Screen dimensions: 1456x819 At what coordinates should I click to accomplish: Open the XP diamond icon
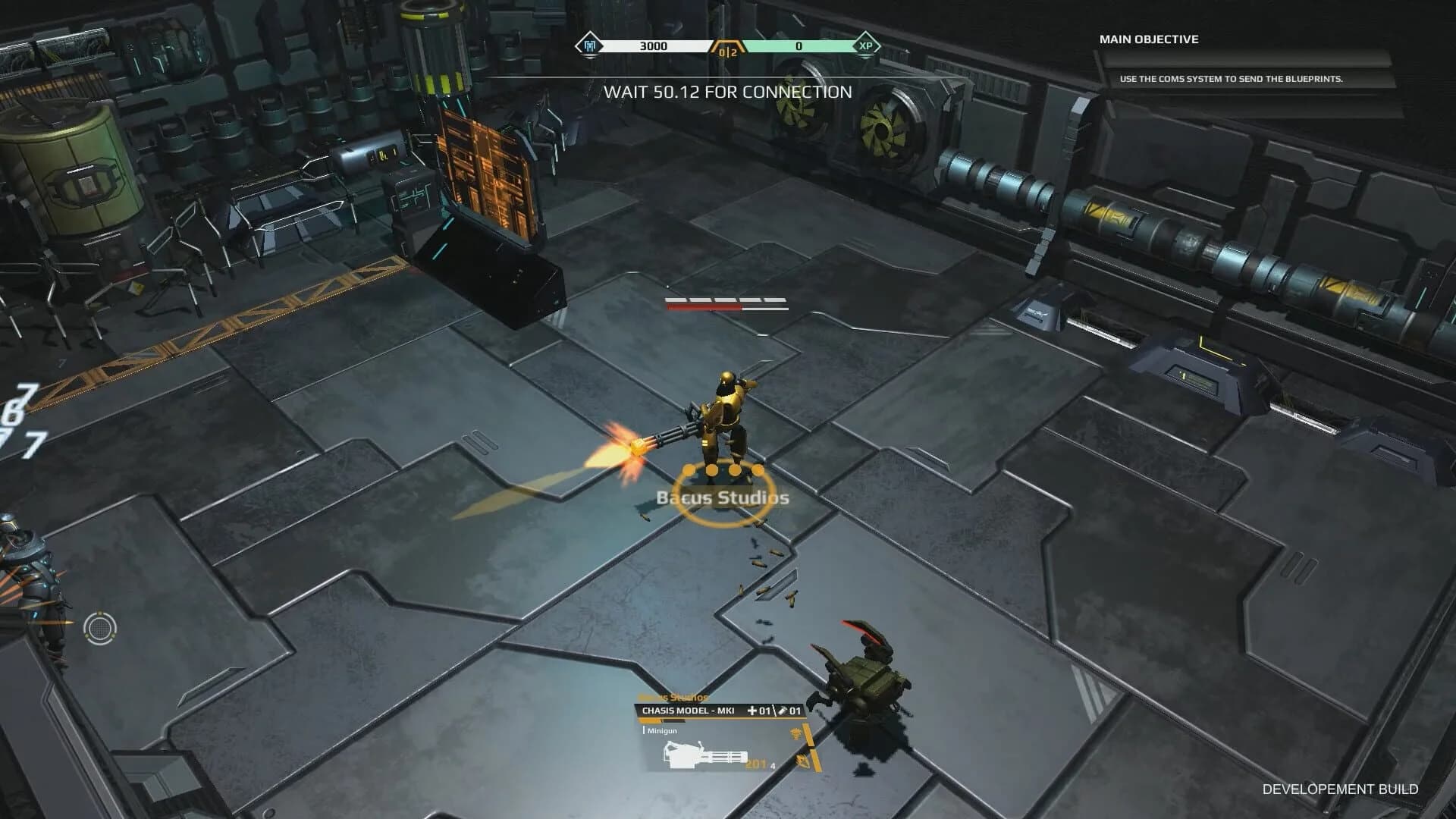click(866, 46)
